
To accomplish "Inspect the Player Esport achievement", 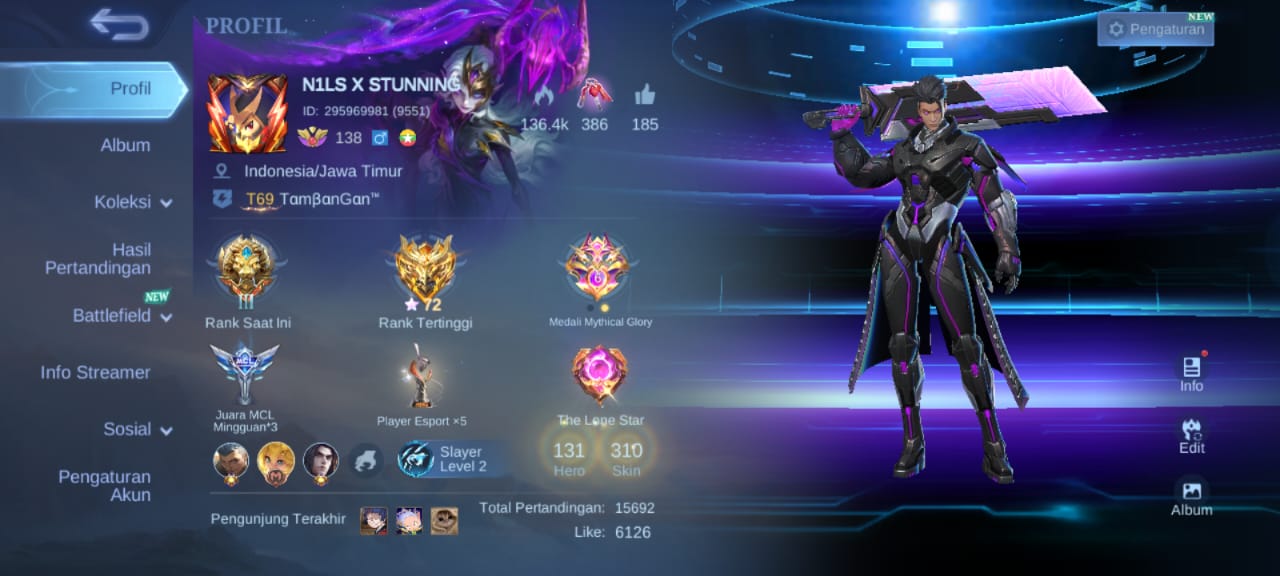I will tap(421, 377).
